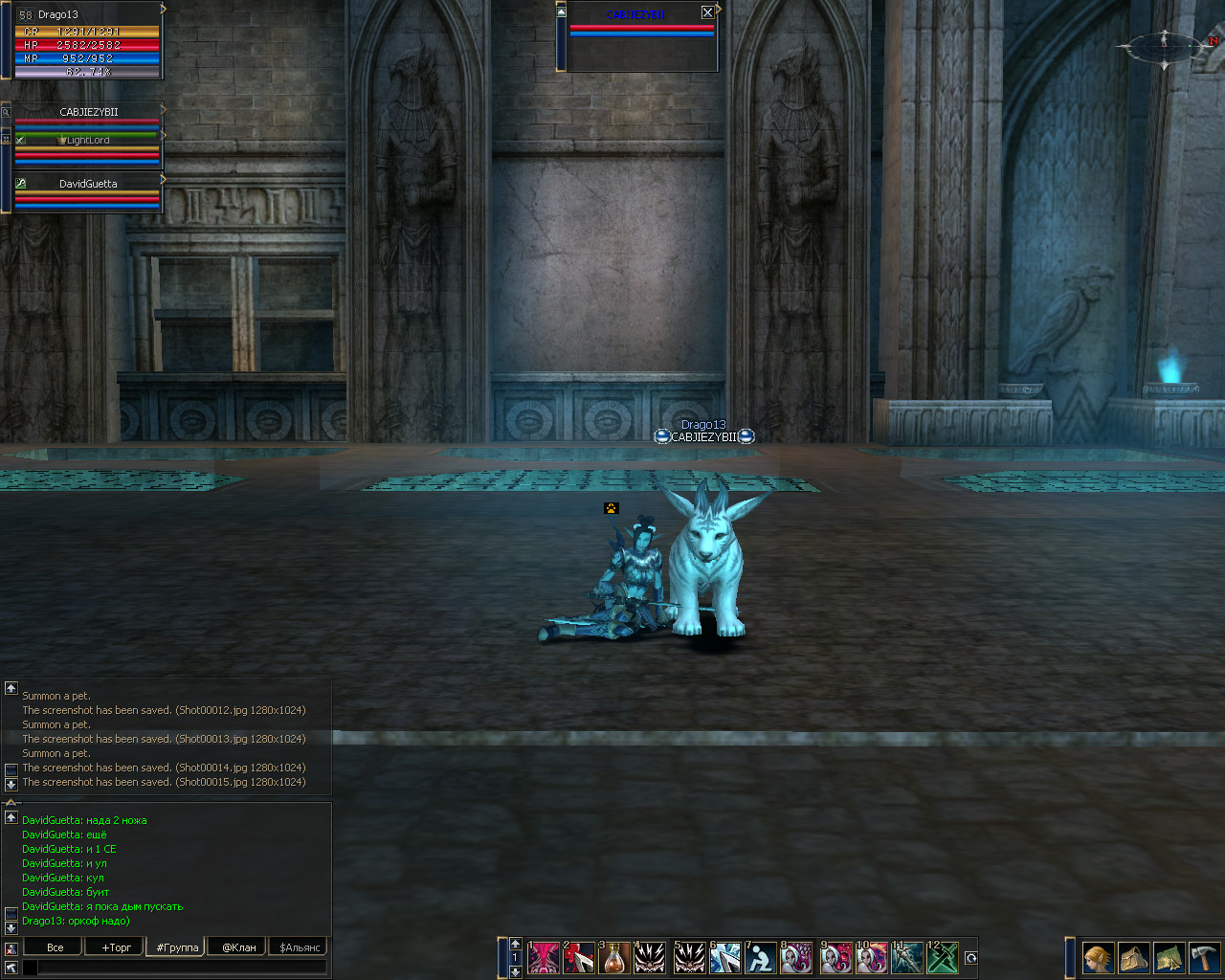
Task: Open the inventory bag icon
Action: click(x=1134, y=958)
